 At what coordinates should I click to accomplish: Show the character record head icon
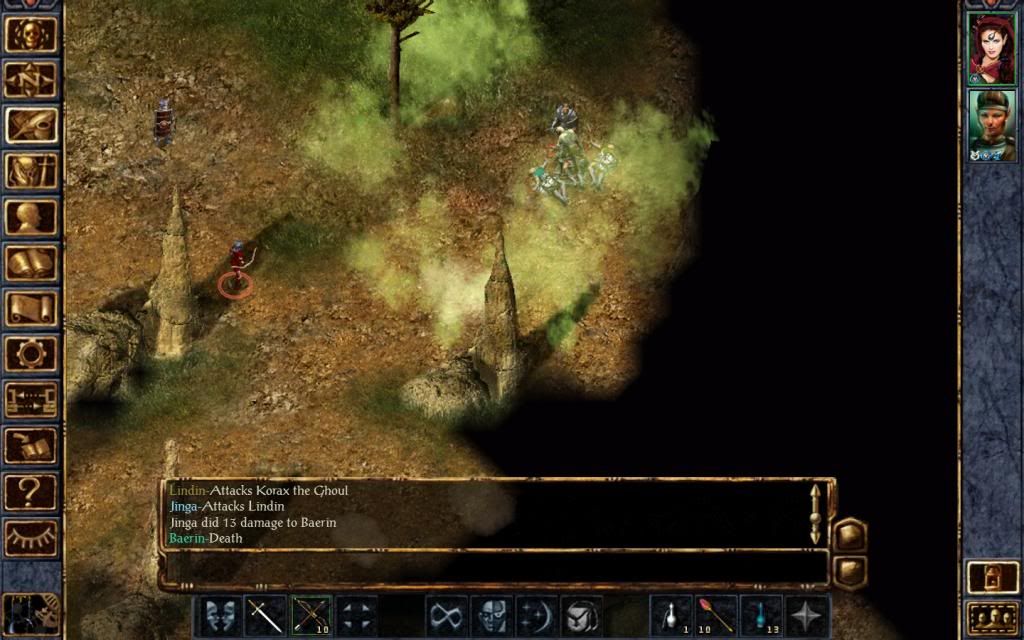click(31, 217)
